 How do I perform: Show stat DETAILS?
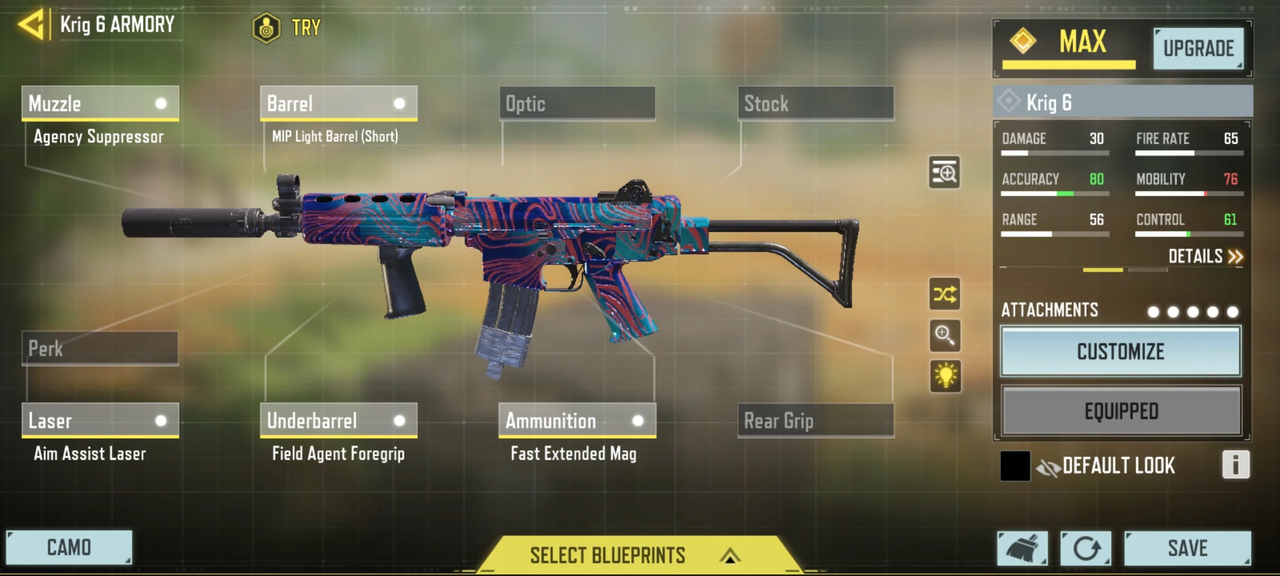point(1205,257)
